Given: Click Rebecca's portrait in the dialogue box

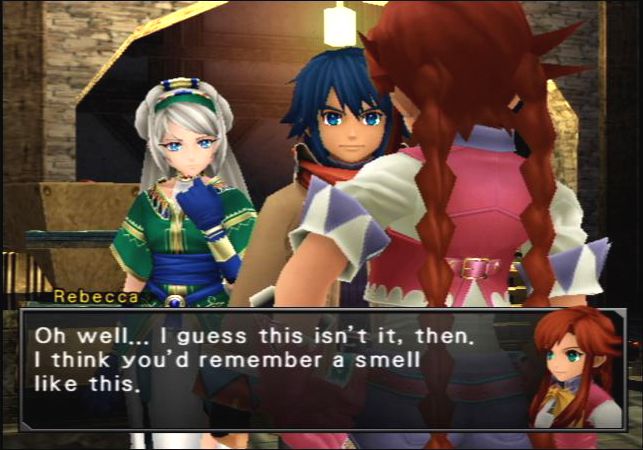Looking at the screenshot, I should coord(573,370).
